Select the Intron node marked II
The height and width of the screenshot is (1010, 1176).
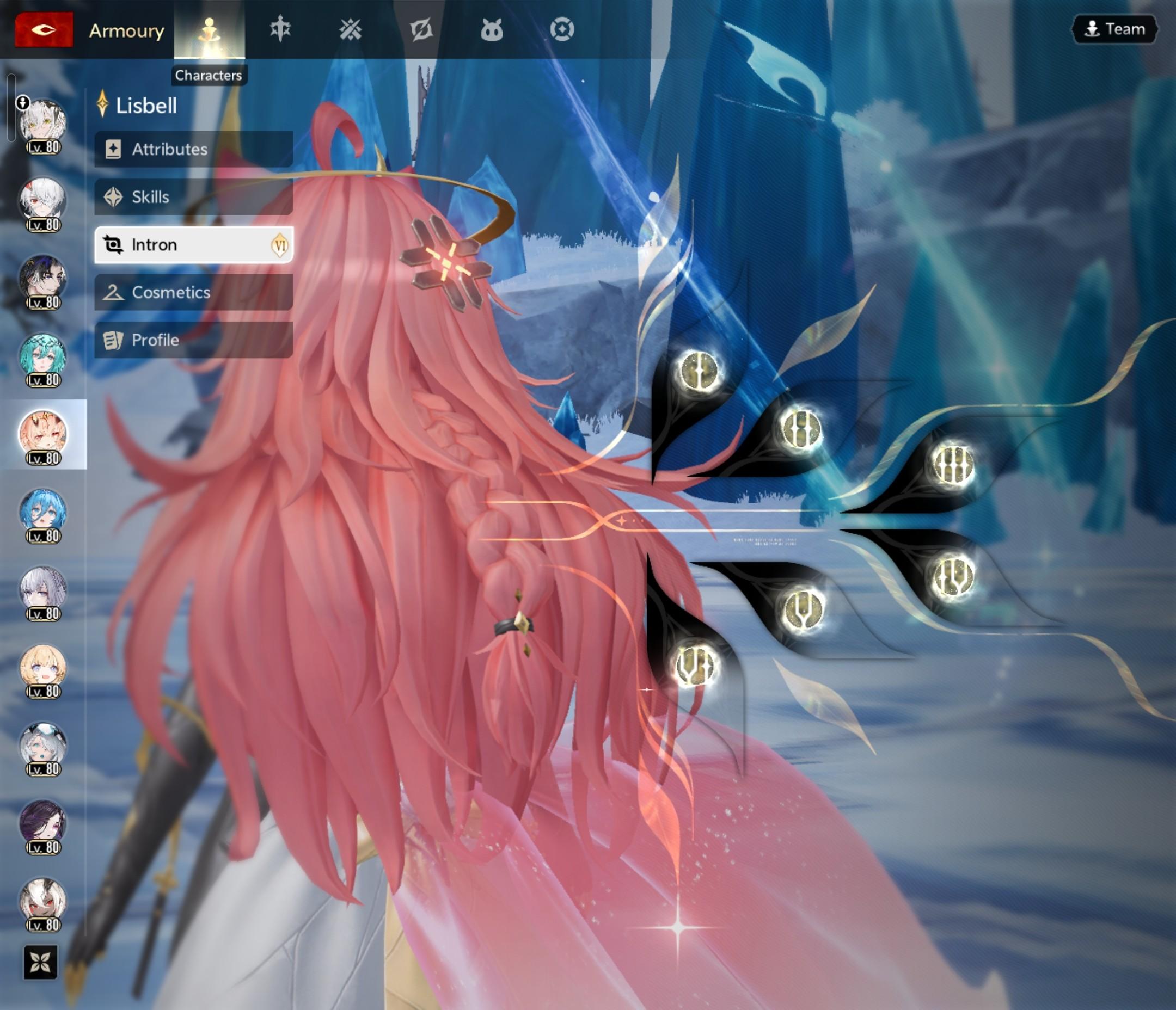[x=801, y=428]
